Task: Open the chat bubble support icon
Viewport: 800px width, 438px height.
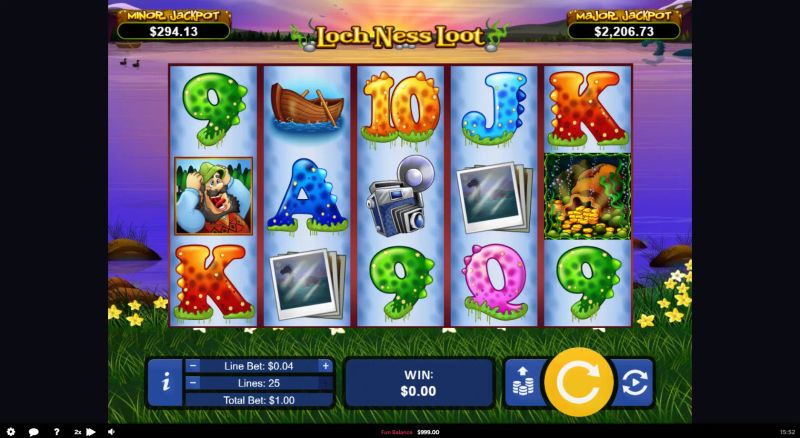Action: coord(33,432)
